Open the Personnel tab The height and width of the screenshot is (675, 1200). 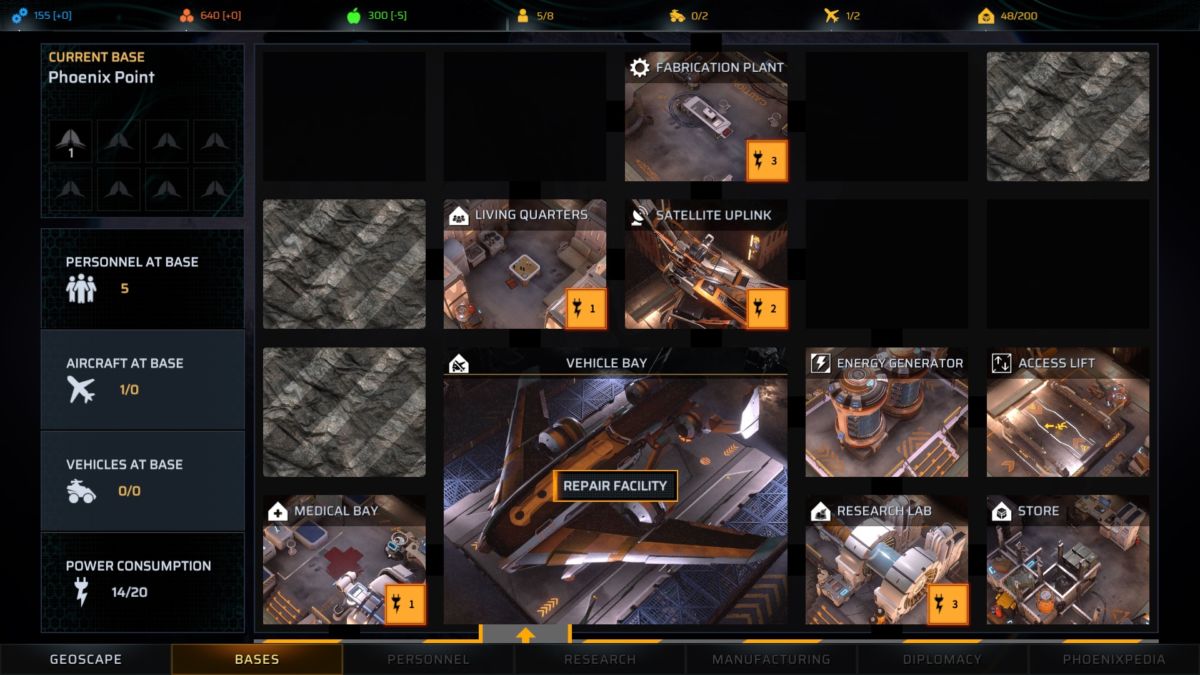[x=428, y=659]
